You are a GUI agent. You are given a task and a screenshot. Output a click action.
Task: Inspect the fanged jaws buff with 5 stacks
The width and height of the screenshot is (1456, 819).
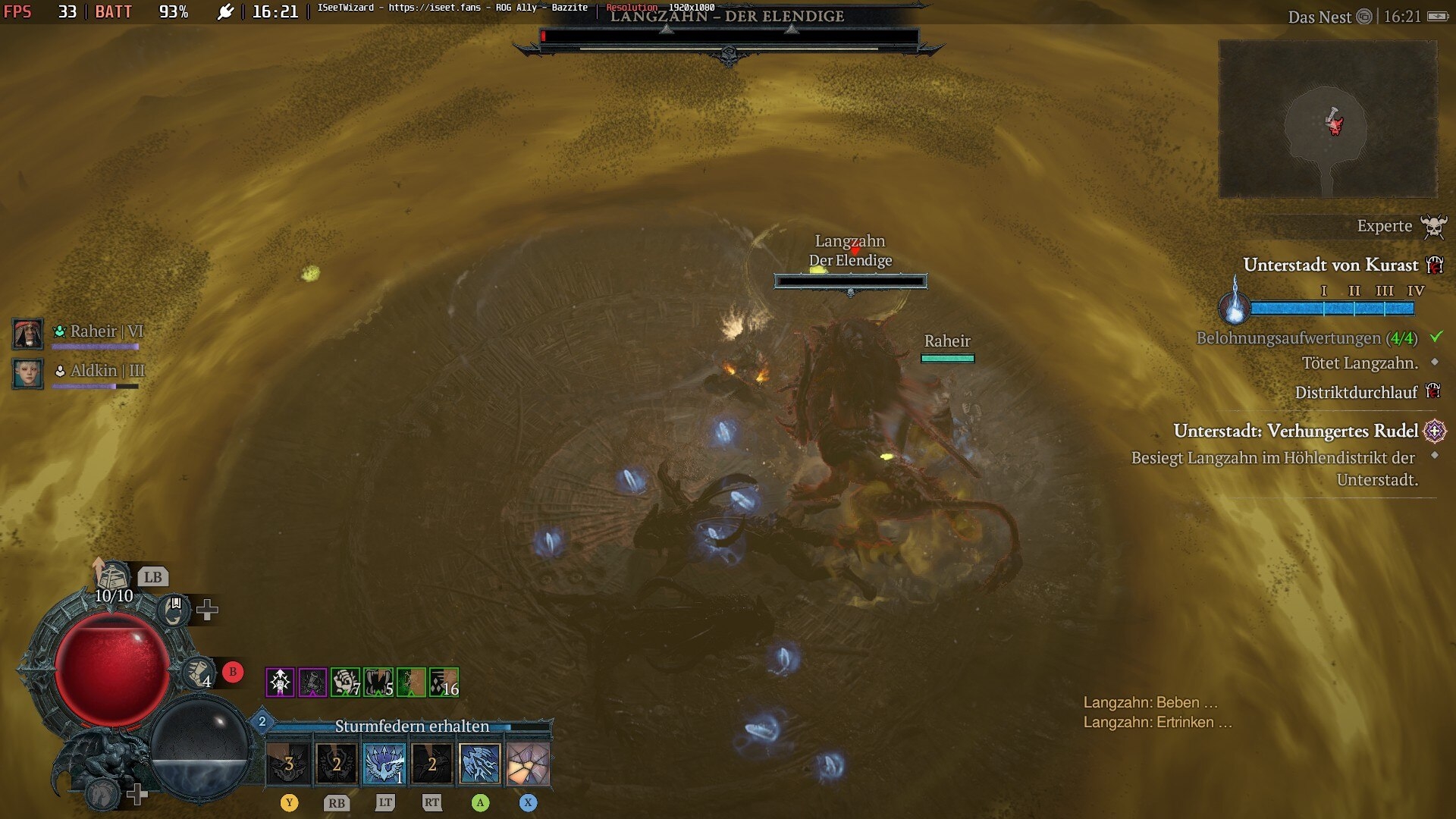[x=378, y=682]
